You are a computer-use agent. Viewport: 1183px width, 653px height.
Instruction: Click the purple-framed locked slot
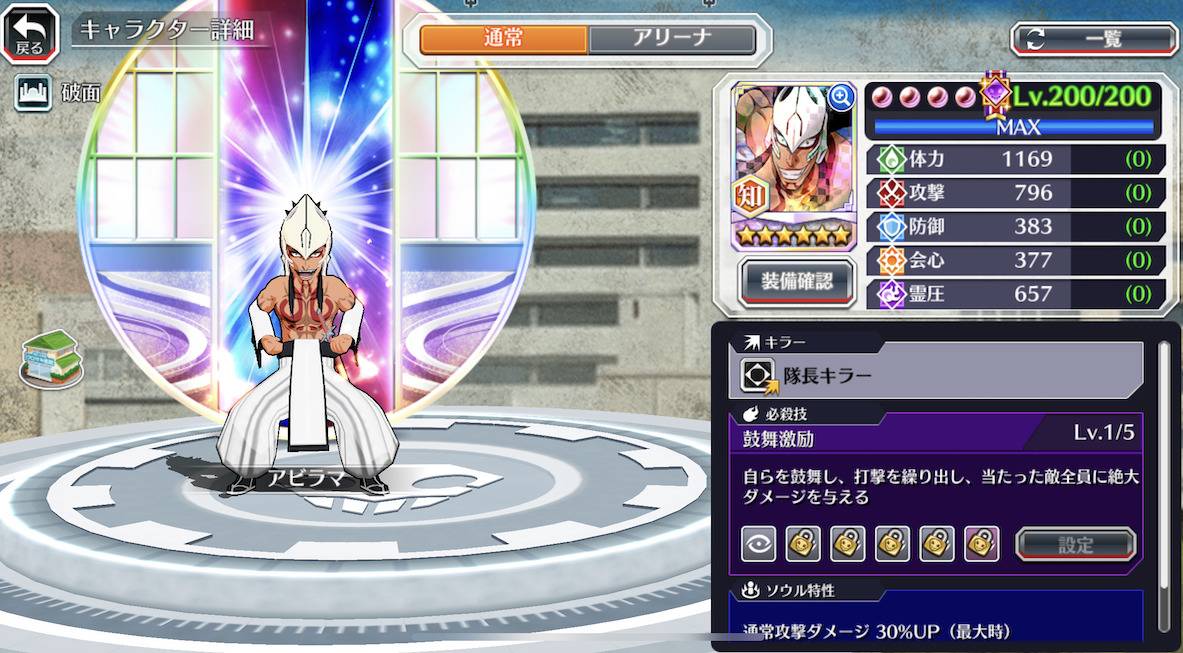(x=982, y=545)
